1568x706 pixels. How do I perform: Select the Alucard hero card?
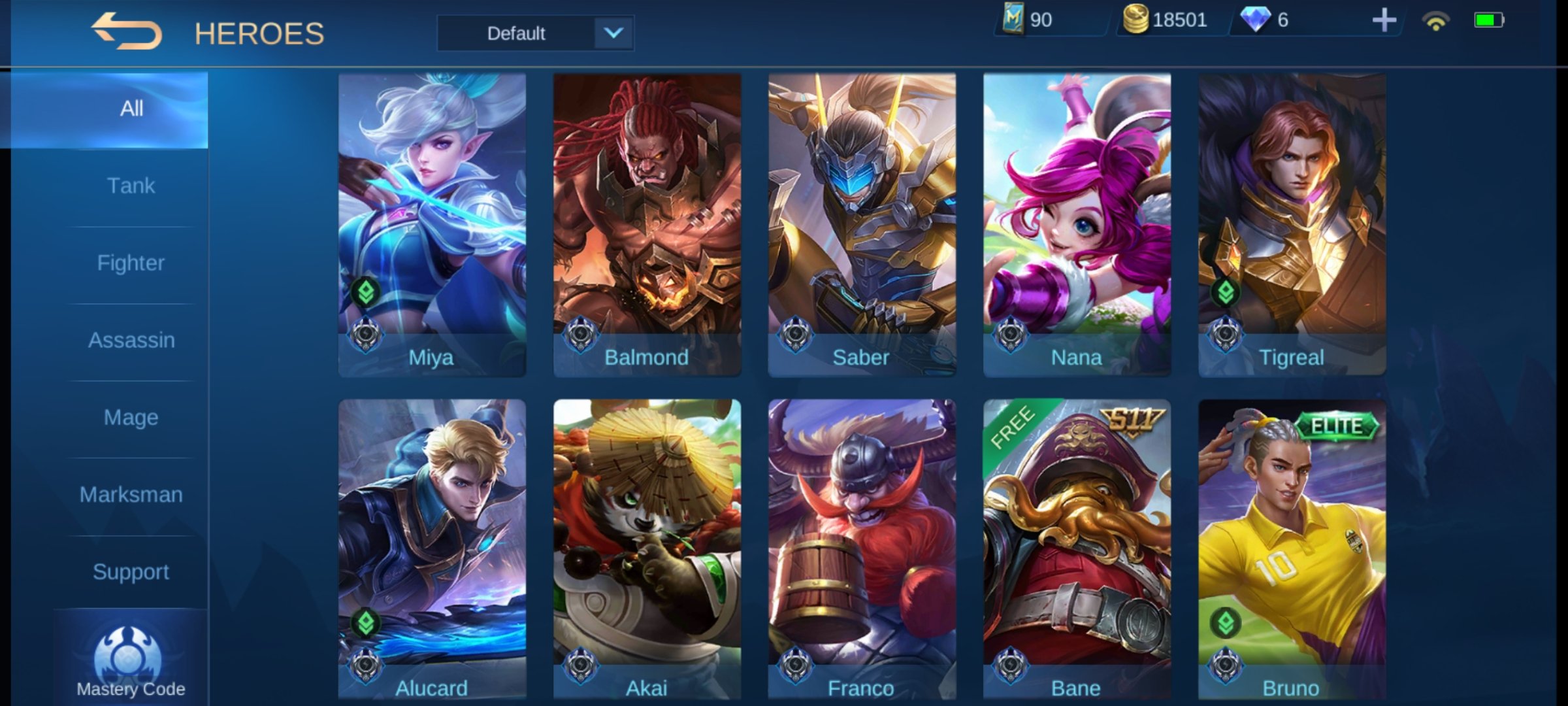coord(432,549)
